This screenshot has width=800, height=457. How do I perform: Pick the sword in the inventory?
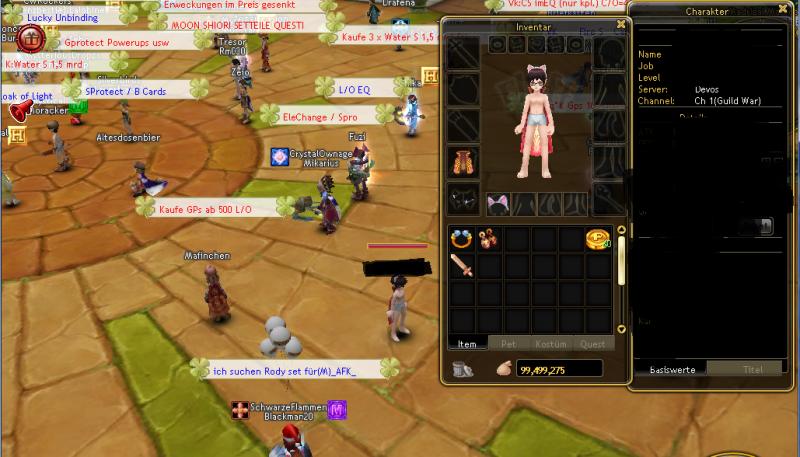(x=462, y=266)
